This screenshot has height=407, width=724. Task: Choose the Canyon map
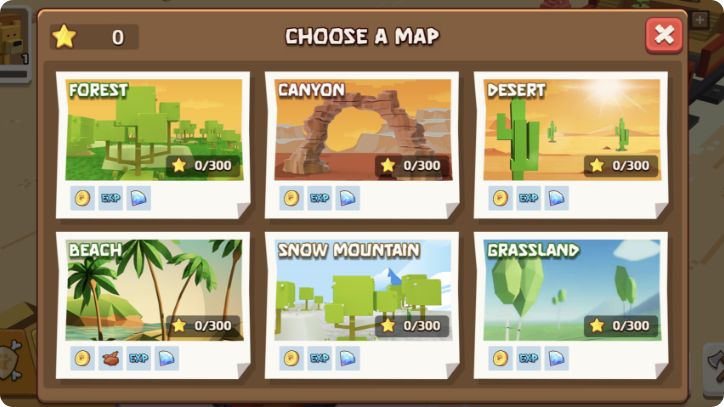pyautogui.click(x=363, y=130)
